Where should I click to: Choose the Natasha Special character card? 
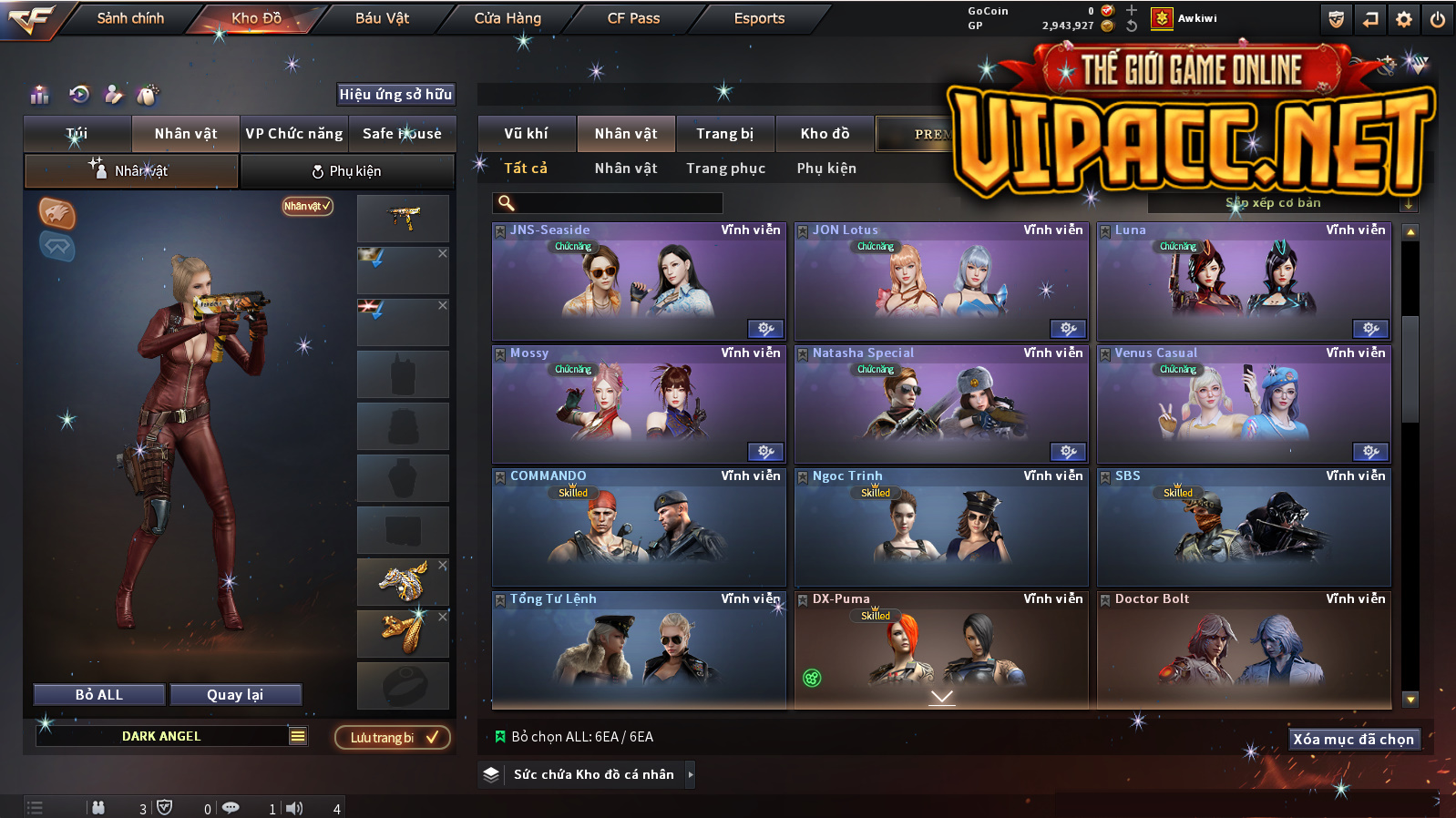pyautogui.click(x=941, y=405)
